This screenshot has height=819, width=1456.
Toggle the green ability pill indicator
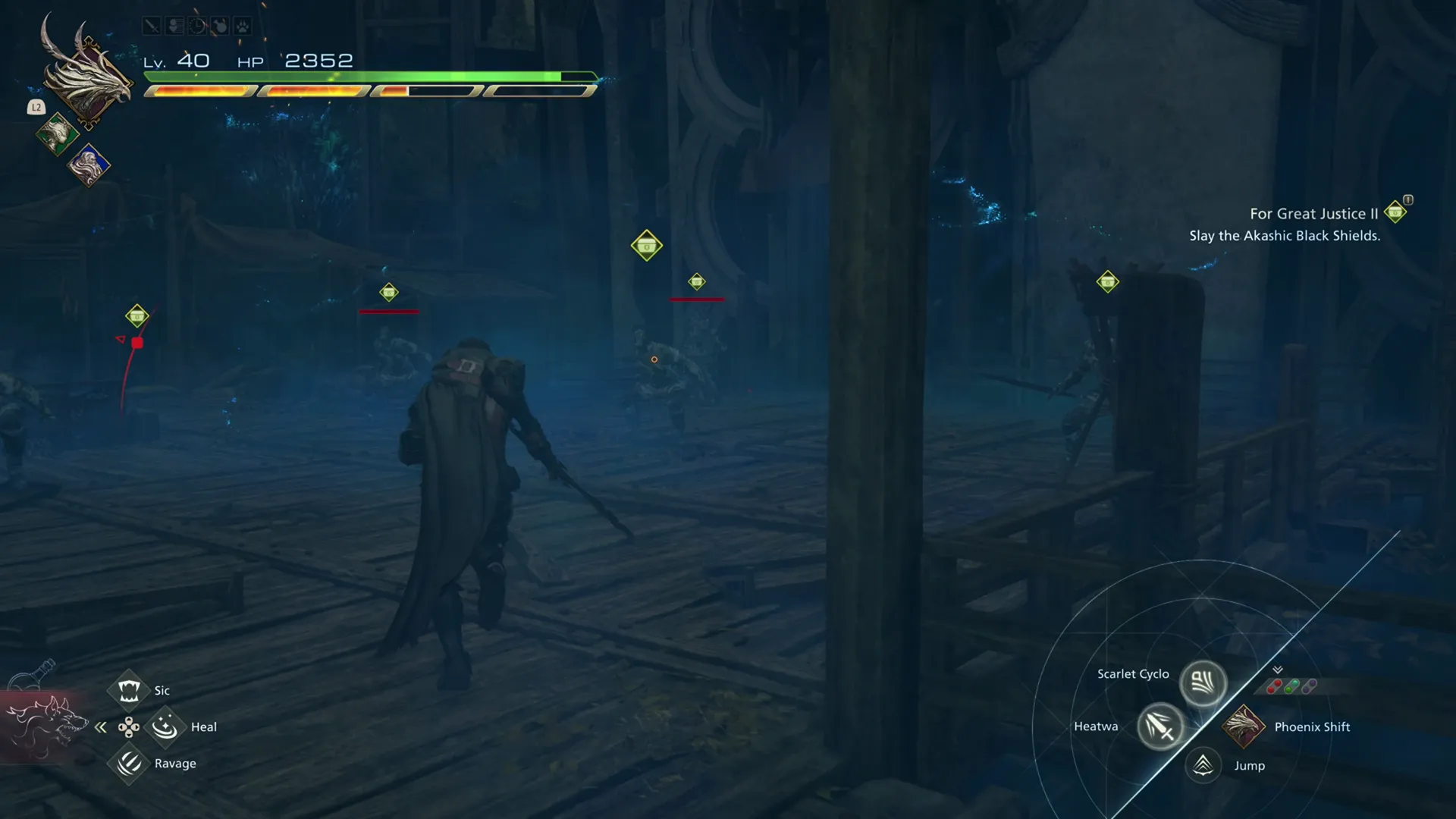click(1292, 687)
